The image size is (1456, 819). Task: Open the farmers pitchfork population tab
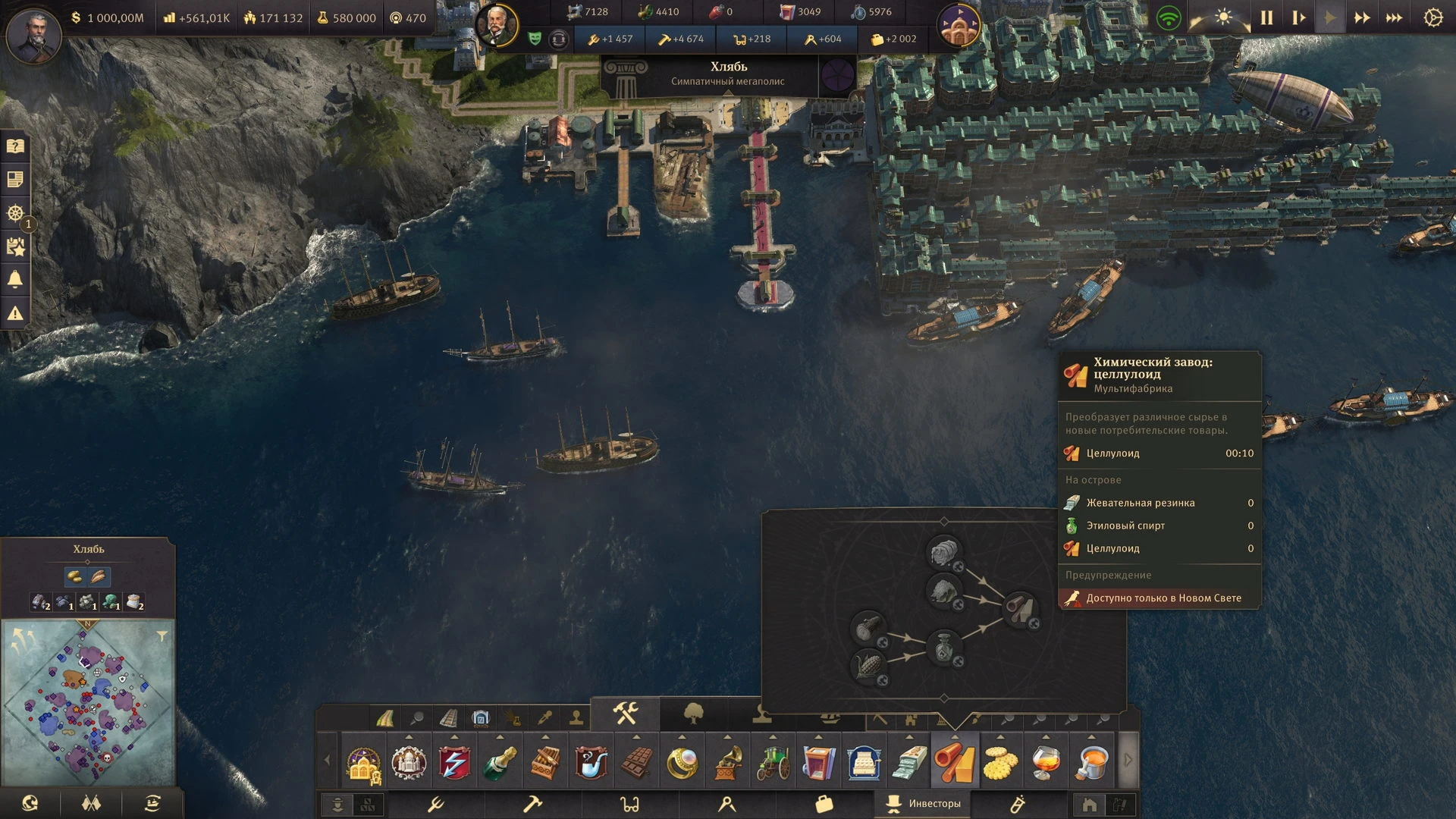436,804
